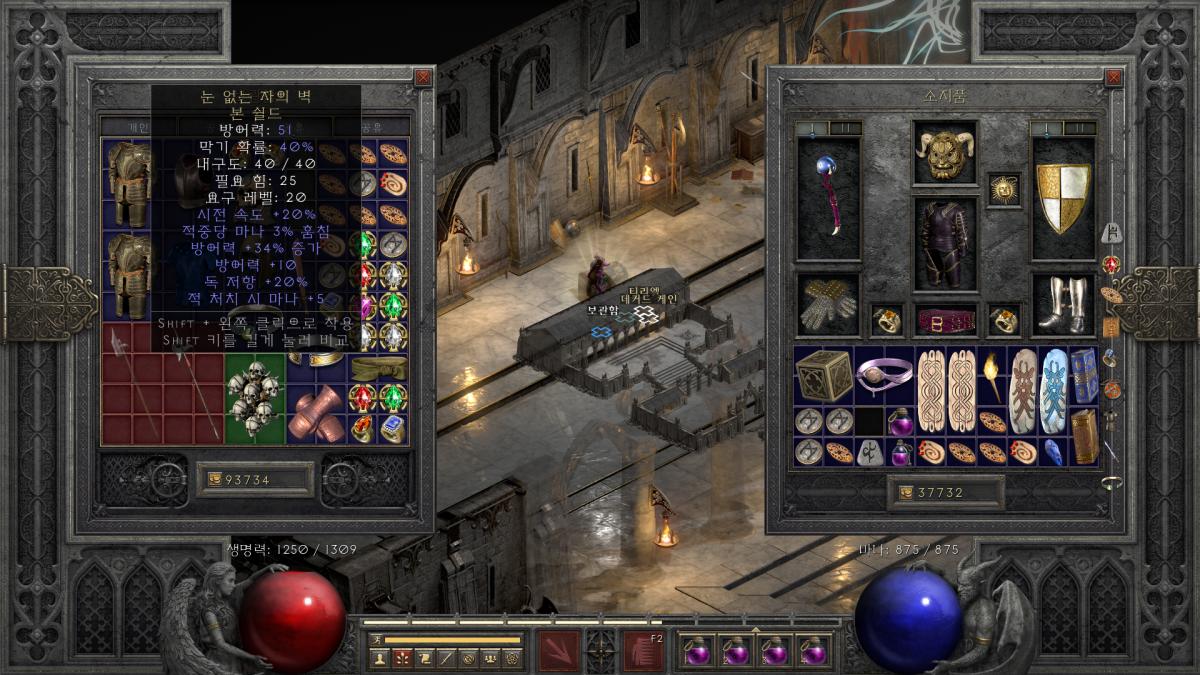Close the stash panel
The image size is (1200, 675).
point(423,77)
